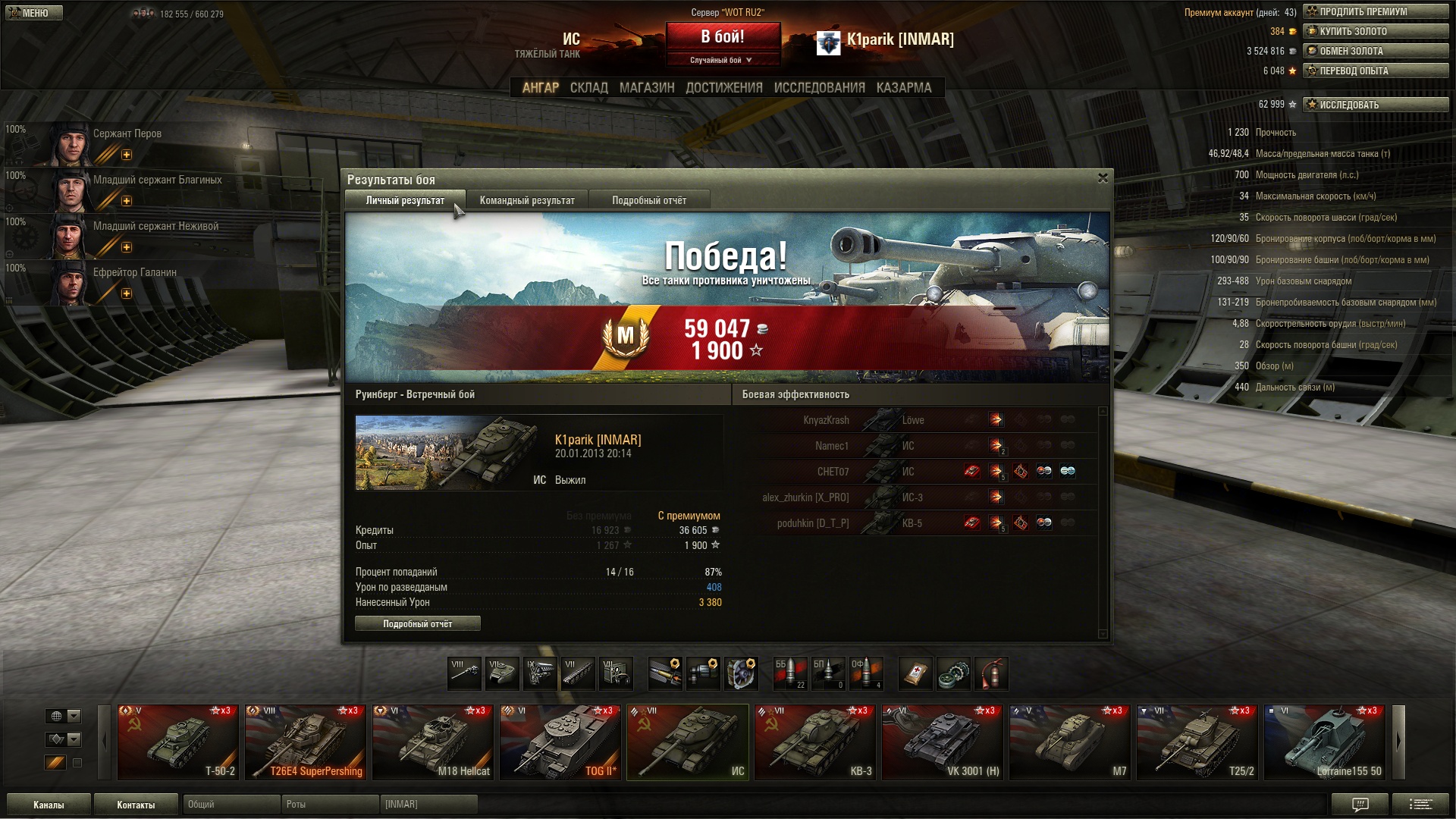Click the Подробный отчёт button below stats

[x=417, y=624]
